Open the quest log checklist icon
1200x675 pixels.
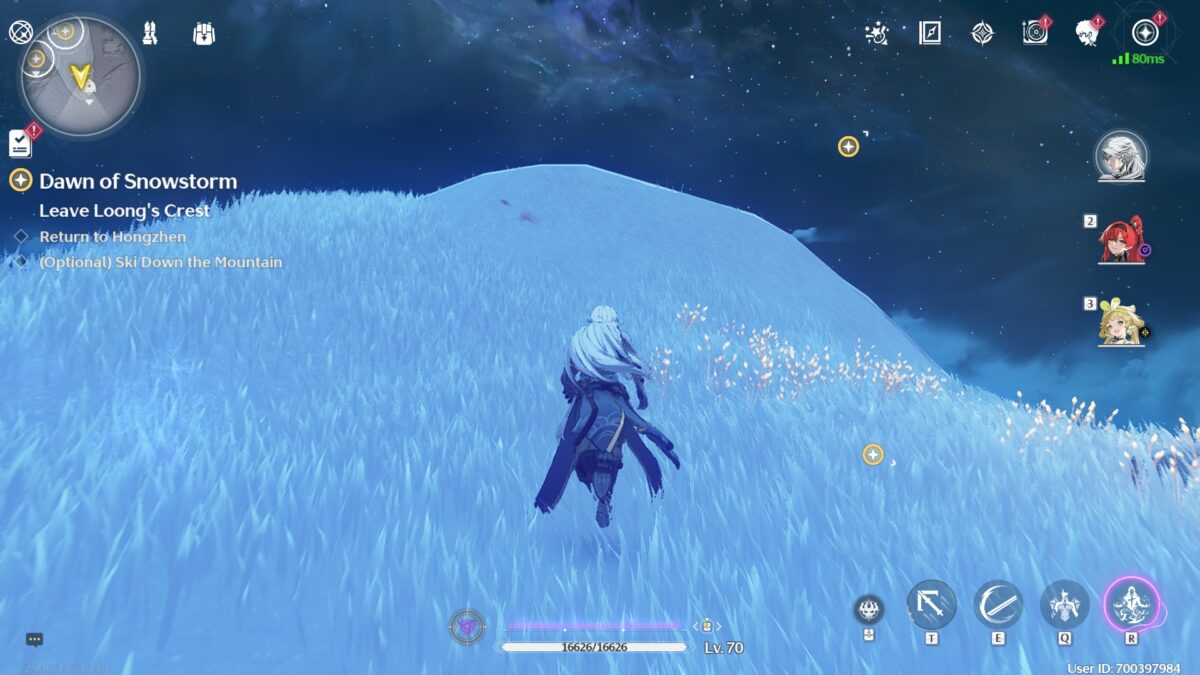pyautogui.click(x=20, y=143)
